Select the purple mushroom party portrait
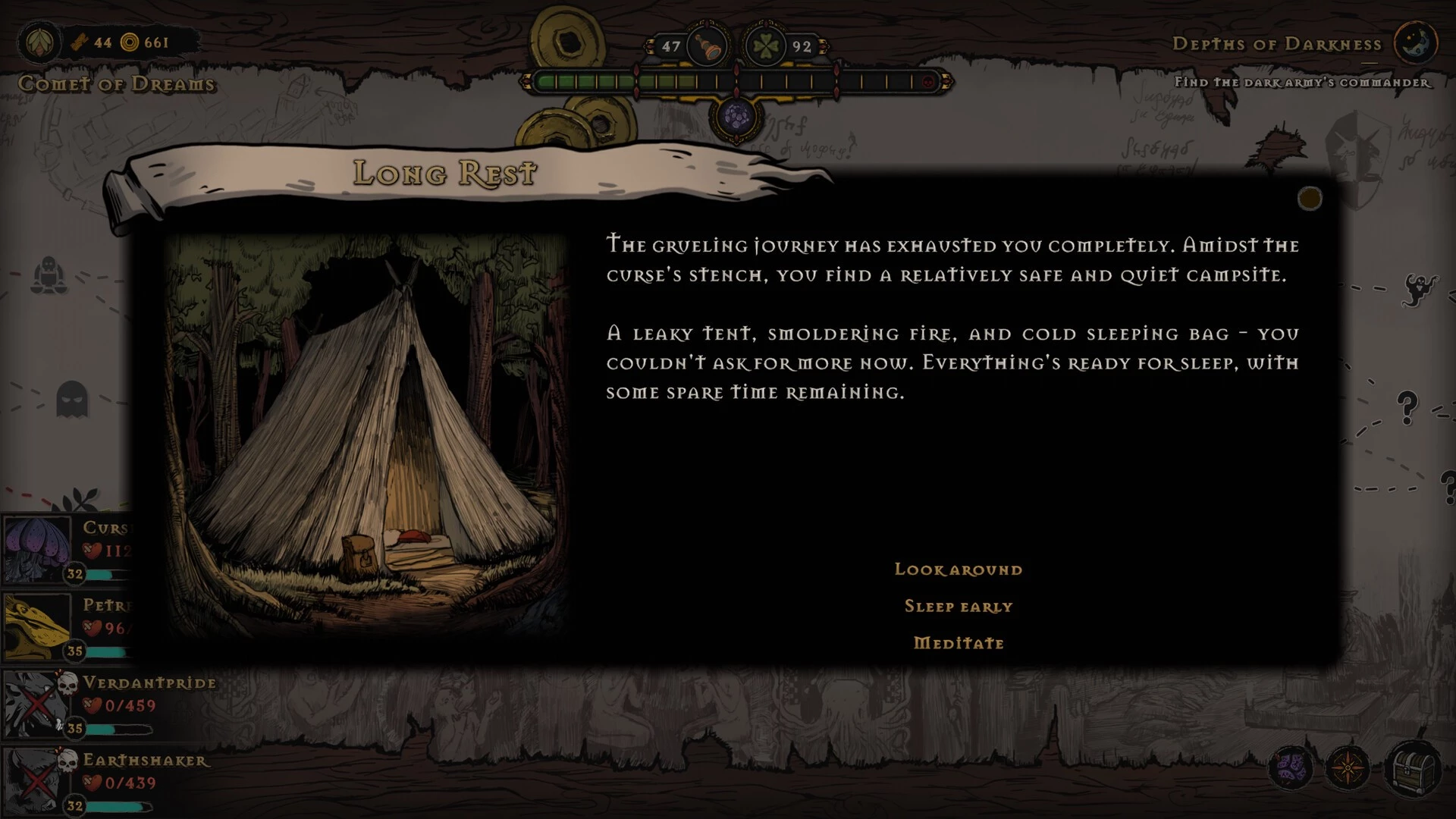 click(x=36, y=549)
